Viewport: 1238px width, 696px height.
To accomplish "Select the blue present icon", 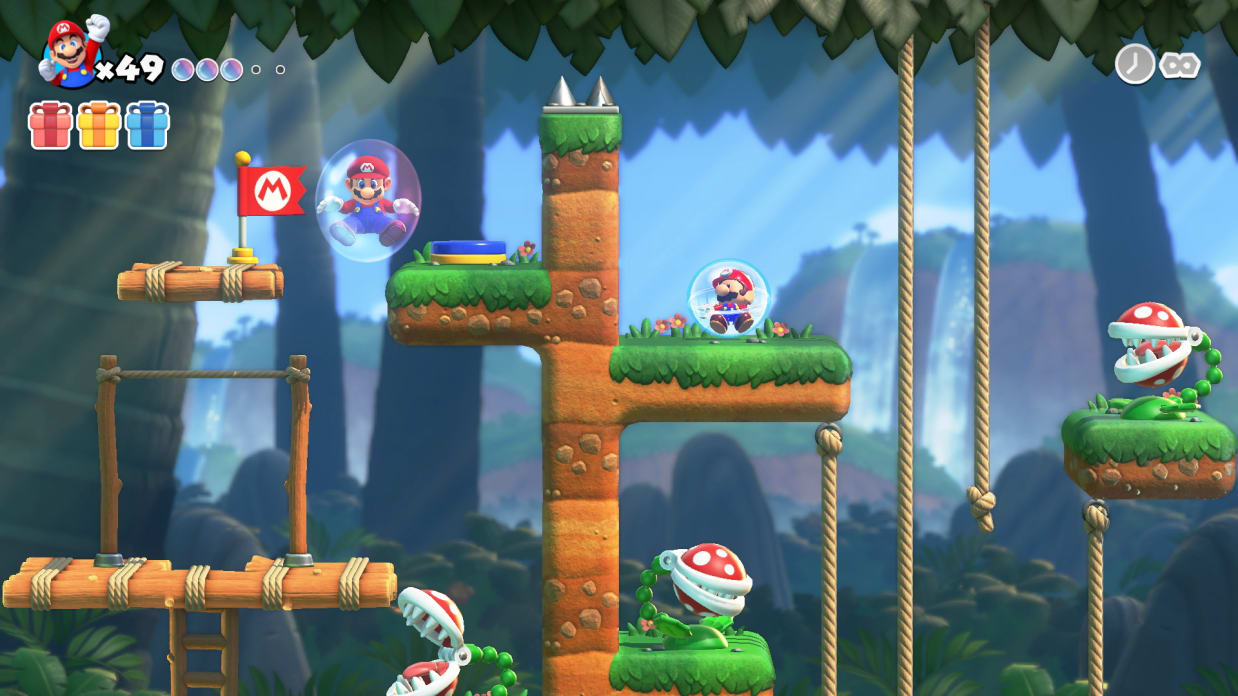I will (147, 126).
